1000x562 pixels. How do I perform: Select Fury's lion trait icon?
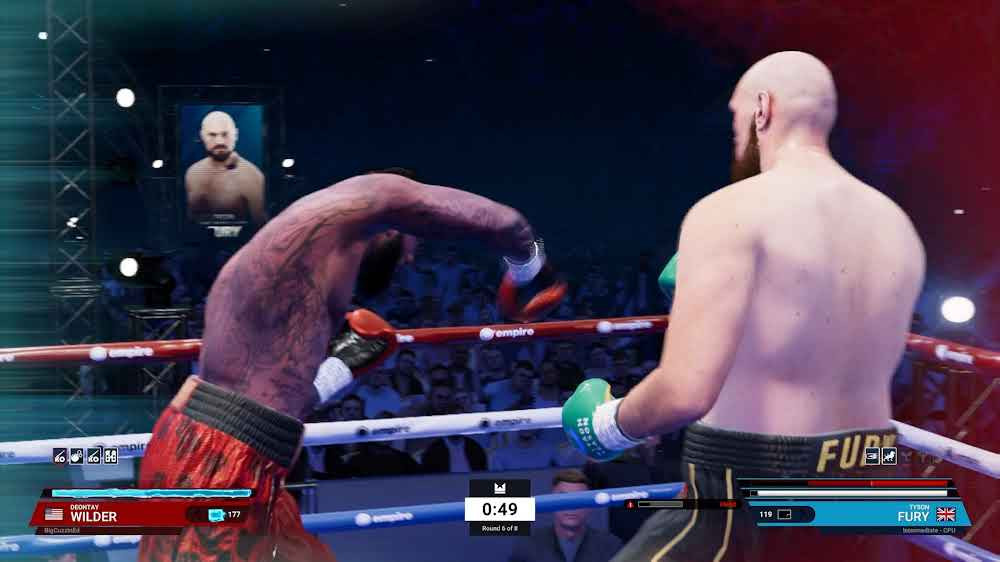tap(889, 456)
